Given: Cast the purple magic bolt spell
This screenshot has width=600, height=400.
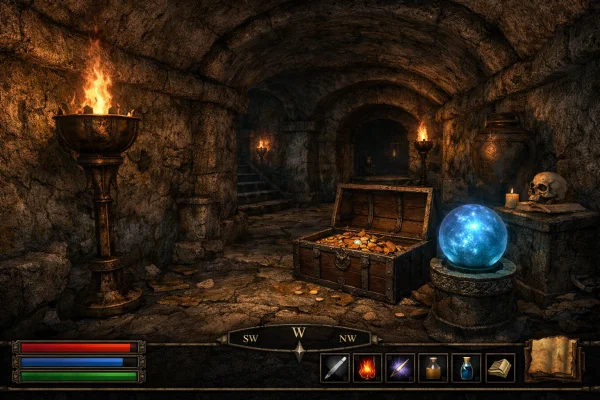Looking at the screenshot, I should click(x=400, y=367).
